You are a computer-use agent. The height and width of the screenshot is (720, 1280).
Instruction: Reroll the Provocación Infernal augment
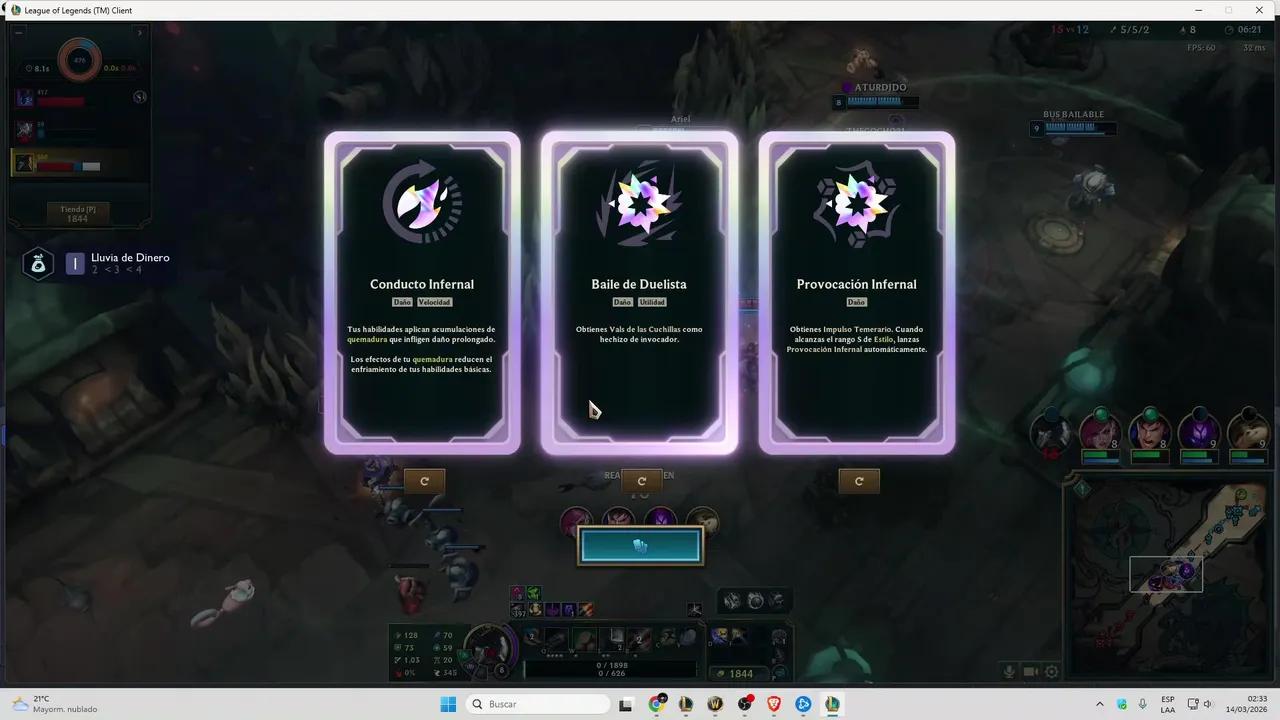[859, 481]
